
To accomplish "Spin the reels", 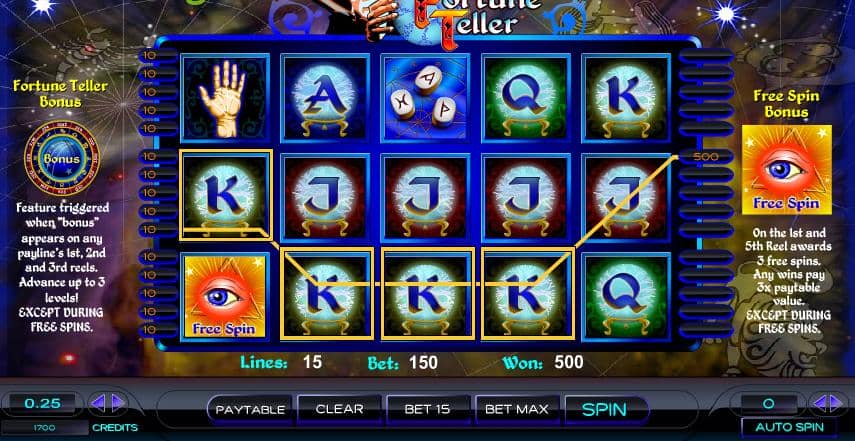I will [603, 409].
